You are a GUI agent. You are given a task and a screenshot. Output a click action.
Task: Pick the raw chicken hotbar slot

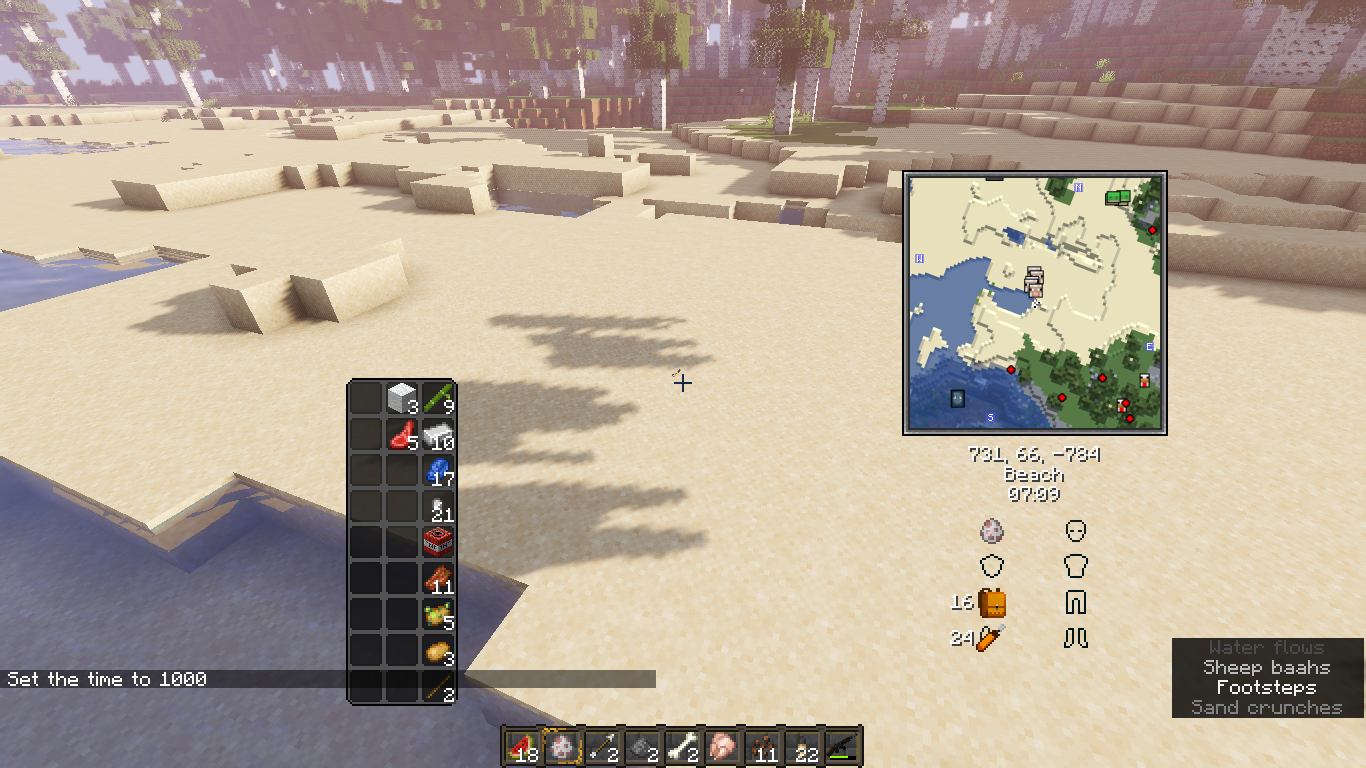coord(721,746)
